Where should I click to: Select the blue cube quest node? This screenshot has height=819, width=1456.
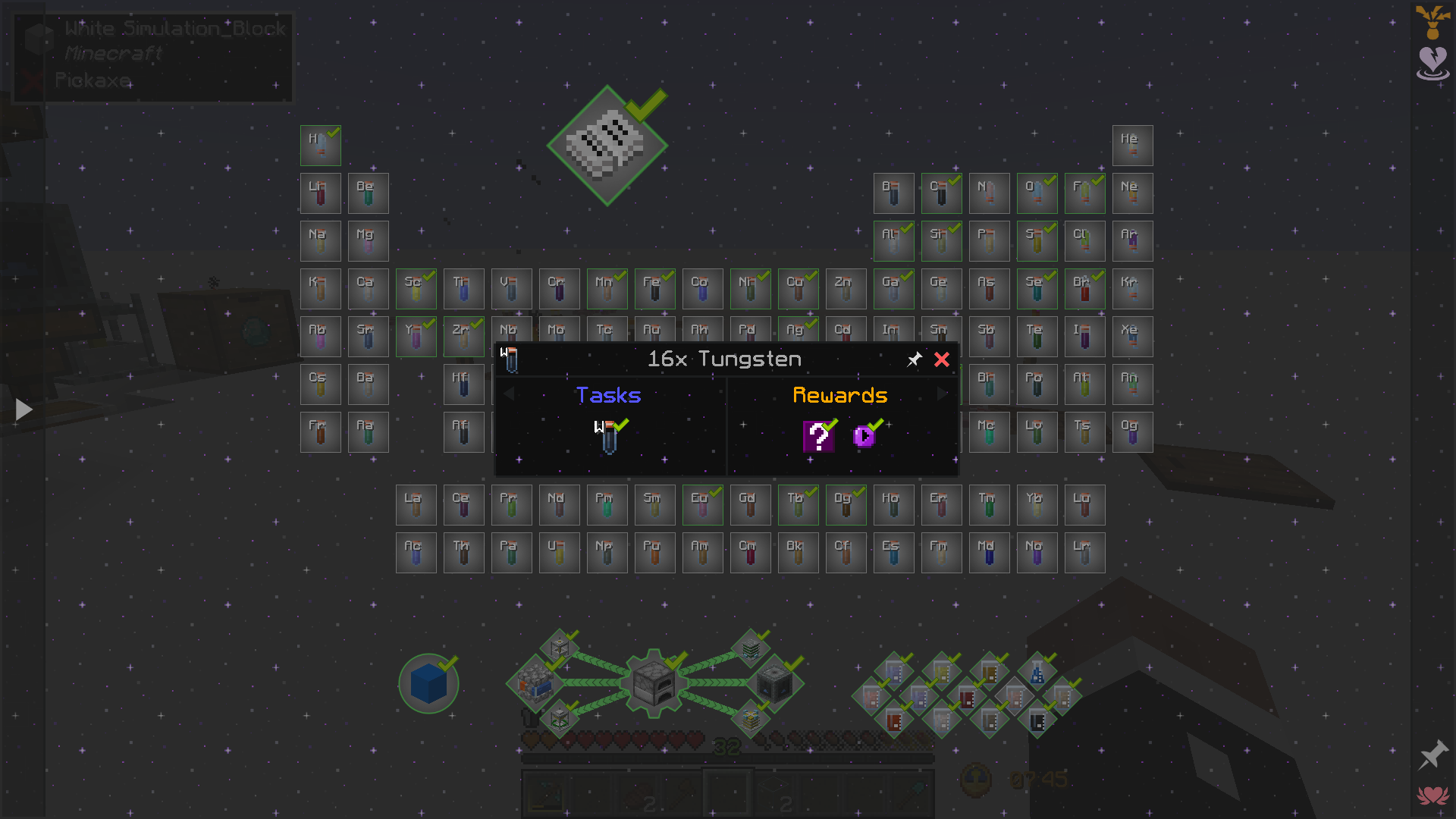428,684
